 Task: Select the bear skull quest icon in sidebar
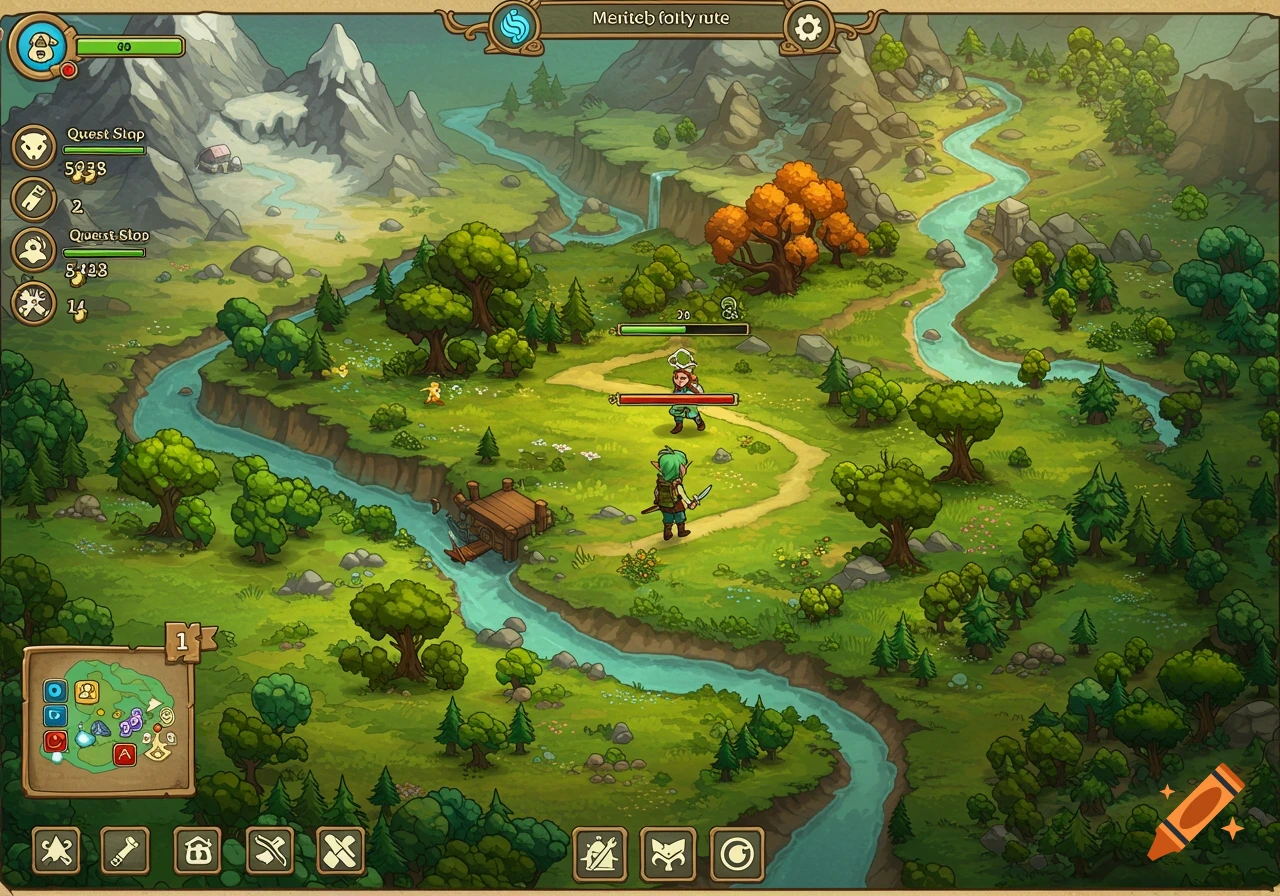pyautogui.click(x=34, y=146)
